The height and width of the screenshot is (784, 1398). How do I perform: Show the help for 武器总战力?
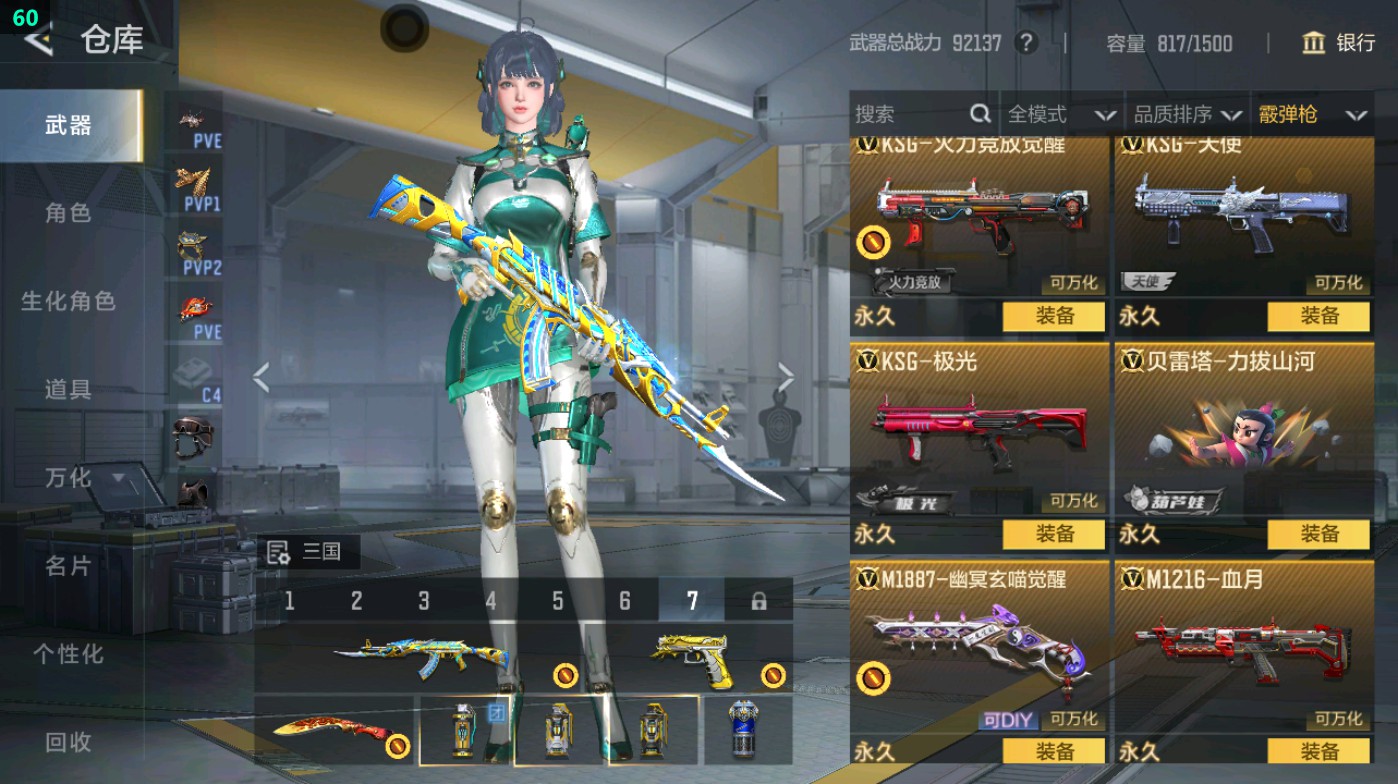pos(1025,43)
